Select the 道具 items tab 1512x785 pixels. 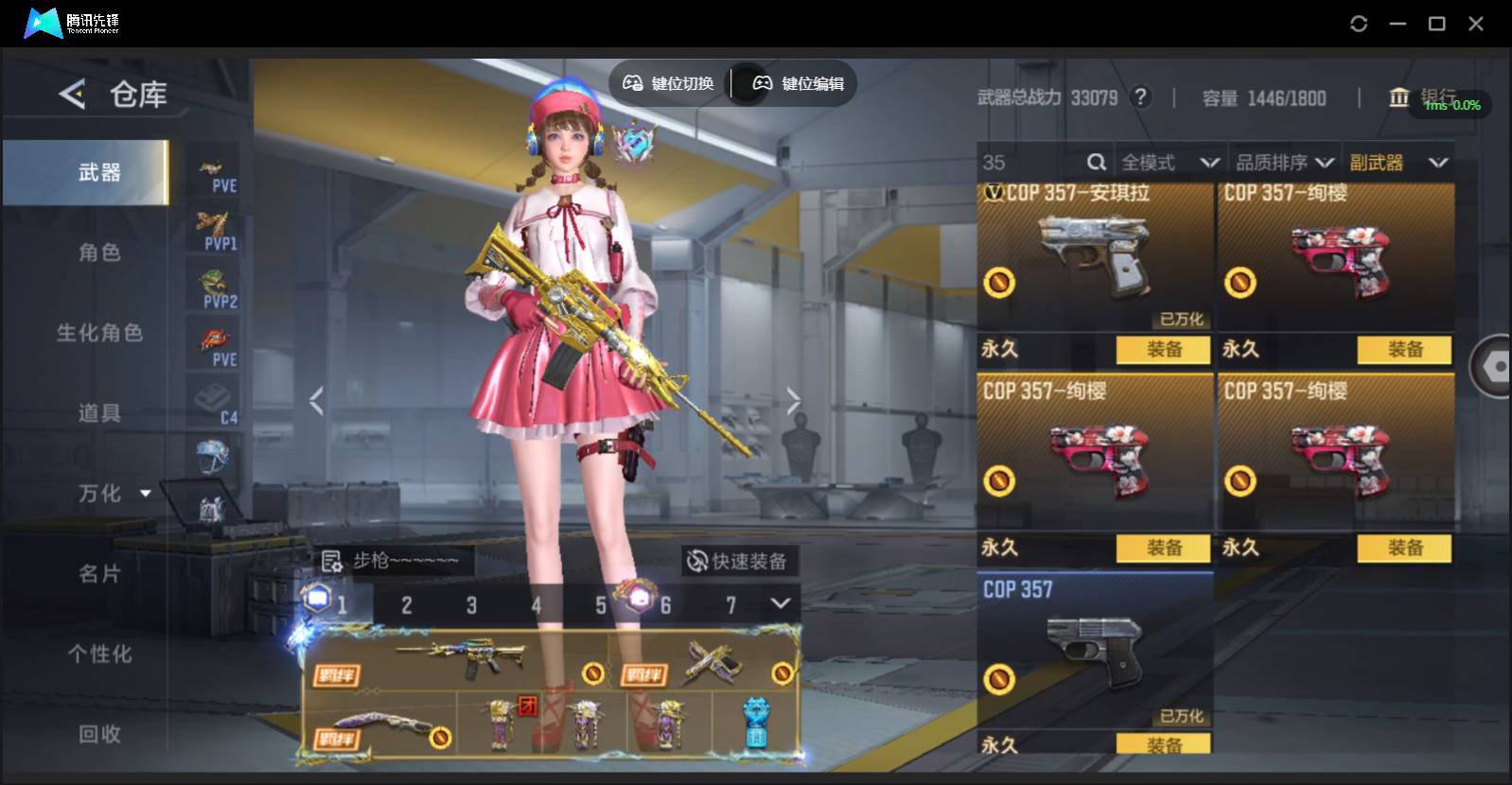pos(99,413)
